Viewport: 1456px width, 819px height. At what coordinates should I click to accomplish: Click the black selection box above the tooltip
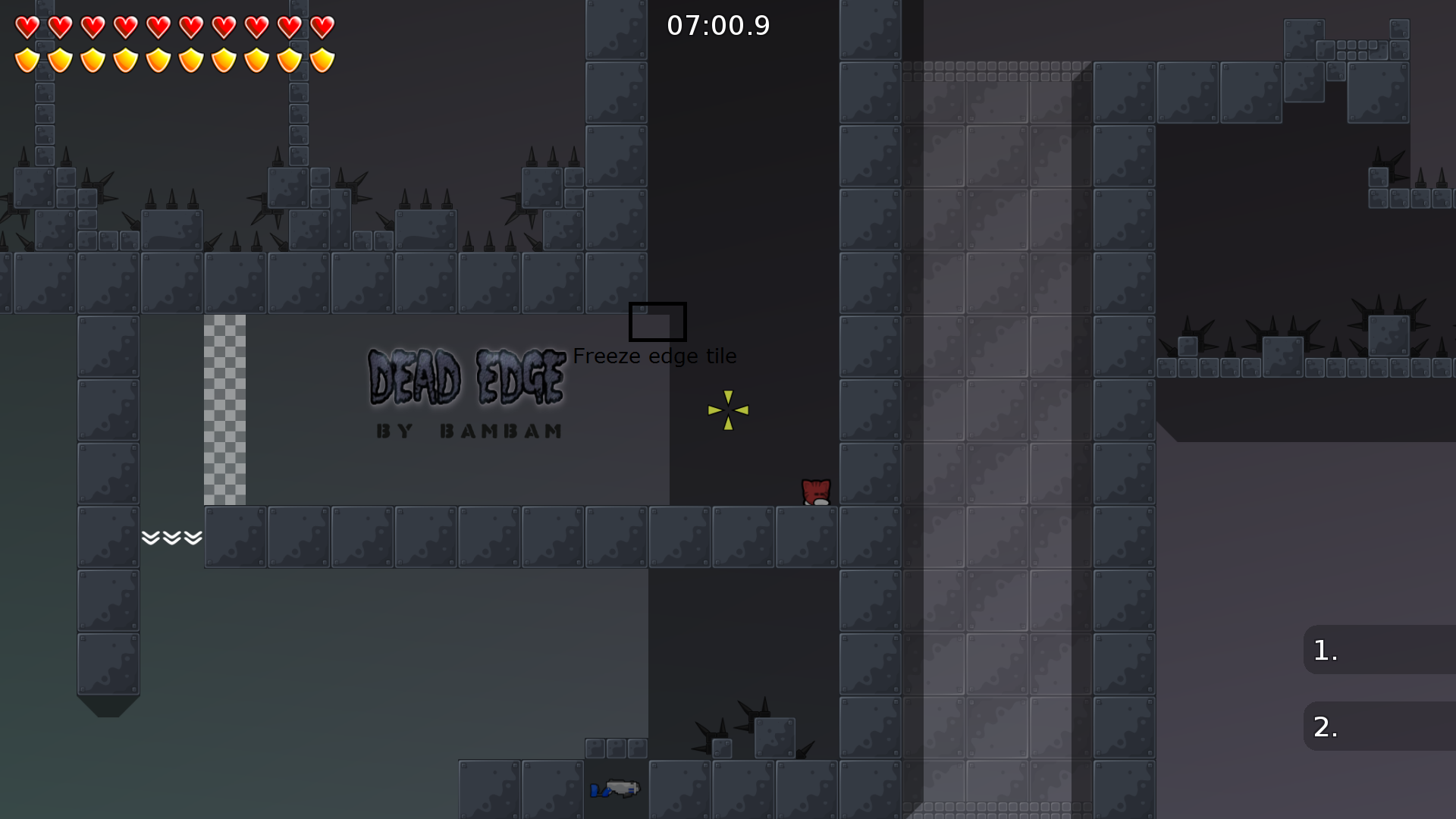pos(657,322)
